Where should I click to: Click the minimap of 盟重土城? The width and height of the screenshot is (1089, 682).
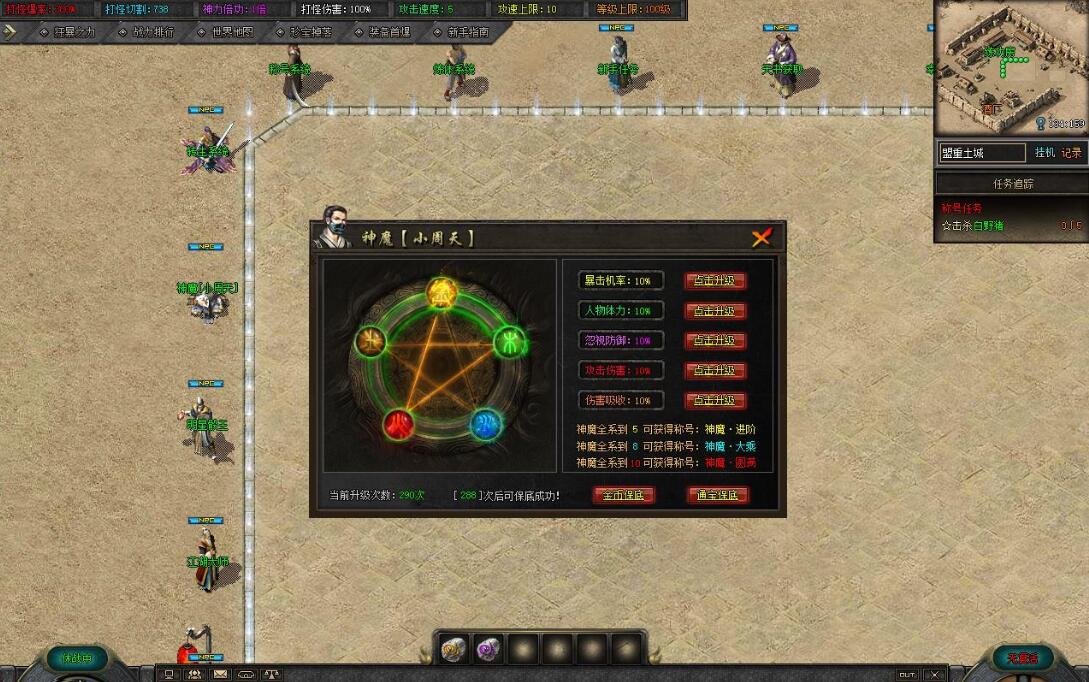pyautogui.click(x=1010, y=66)
